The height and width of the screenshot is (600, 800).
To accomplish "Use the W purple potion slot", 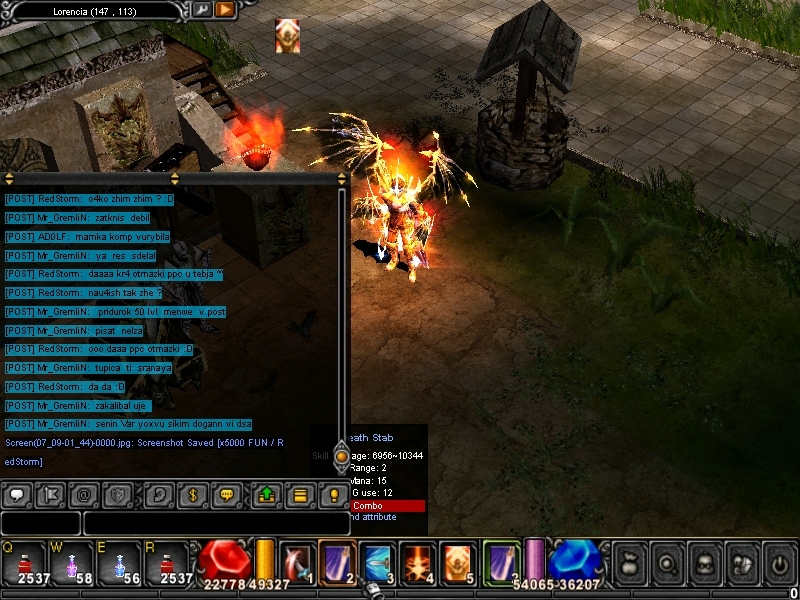I will pyautogui.click(x=70, y=562).
